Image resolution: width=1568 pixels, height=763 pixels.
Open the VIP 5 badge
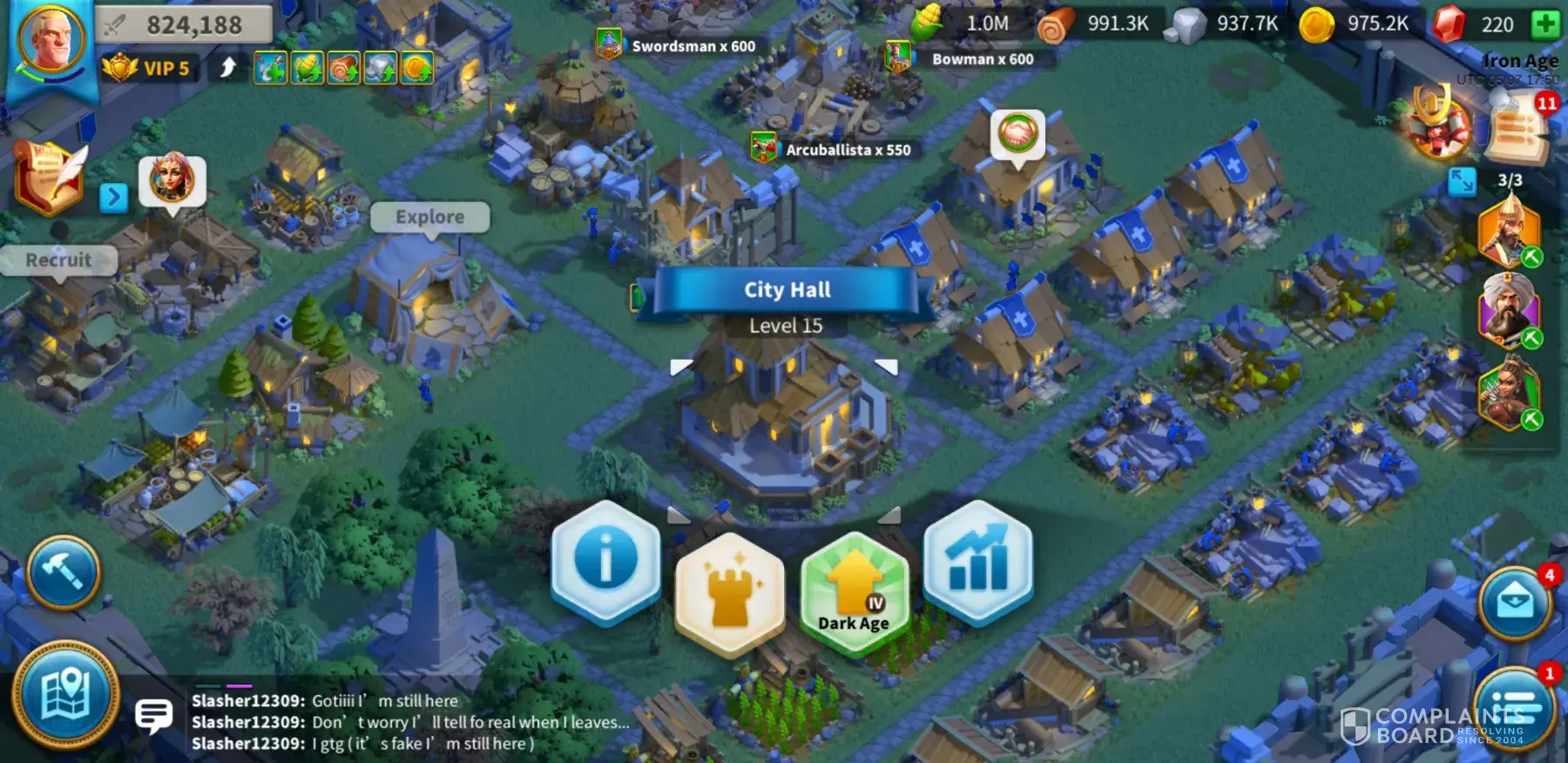pyautogui.click(x=146, y=68)
